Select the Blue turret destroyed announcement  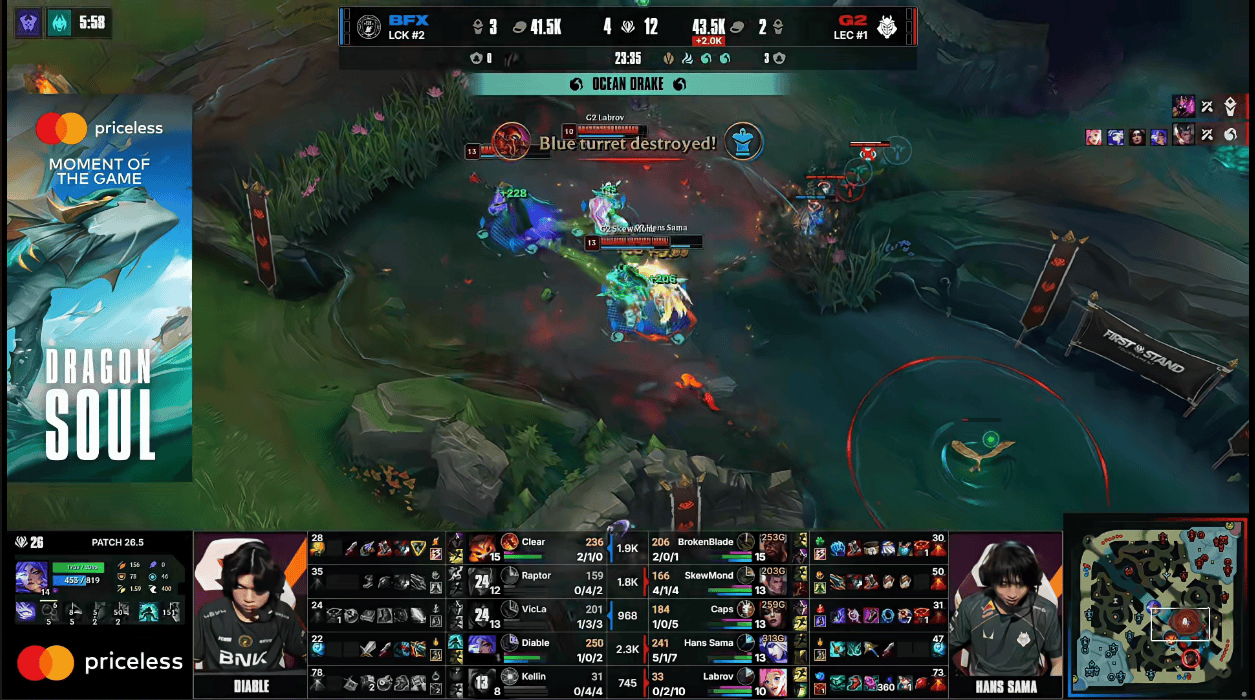point(627,143)
